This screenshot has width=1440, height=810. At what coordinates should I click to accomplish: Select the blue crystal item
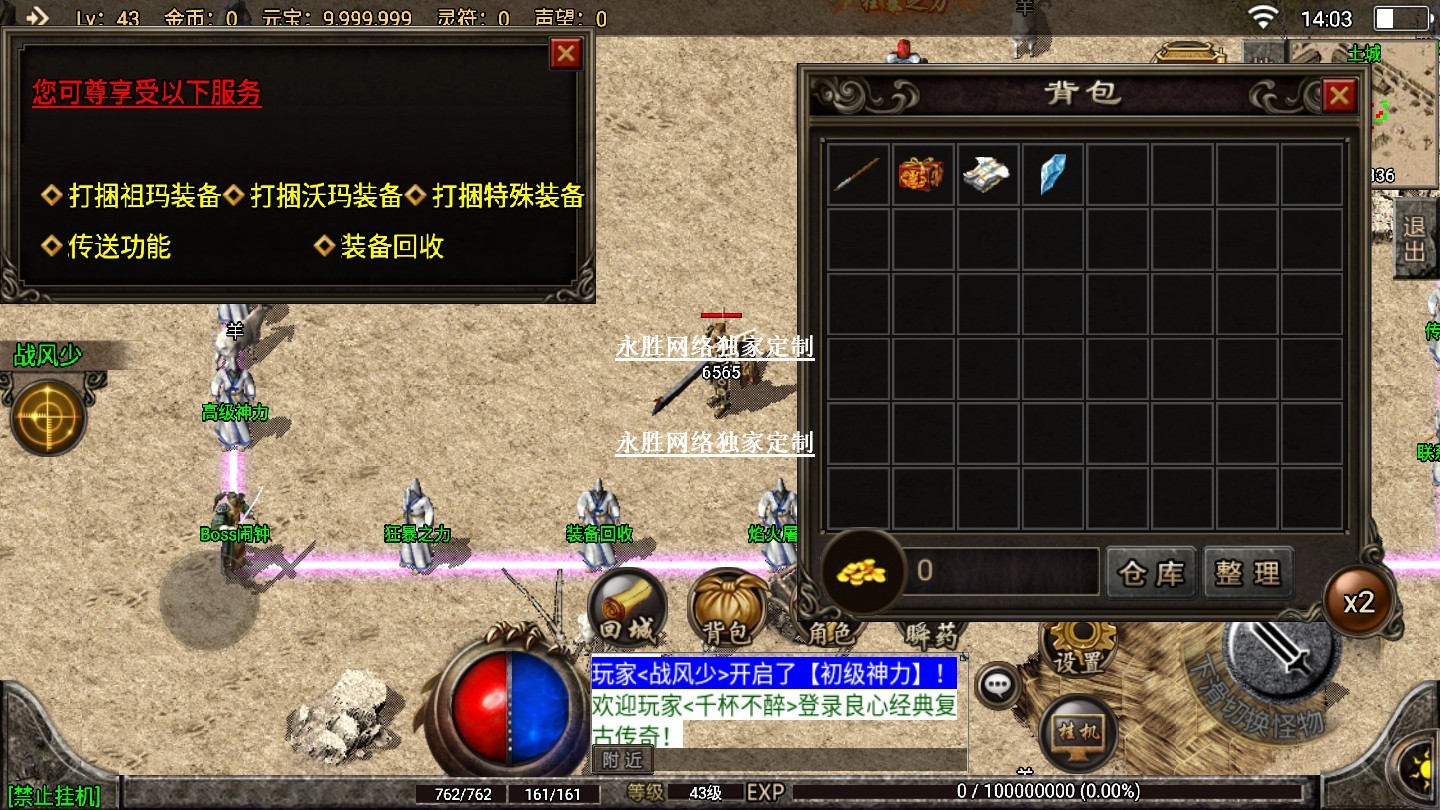point(1052,174)
